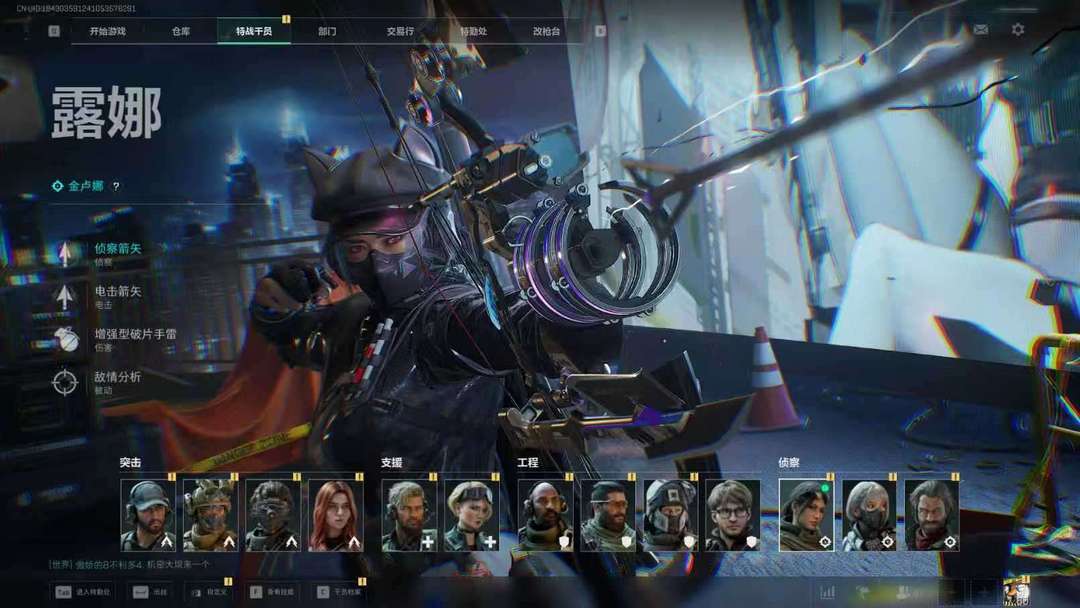This screenshot has height=608, width=1080.
Task: Open the 开始游戏 tab
Action: 107,31
